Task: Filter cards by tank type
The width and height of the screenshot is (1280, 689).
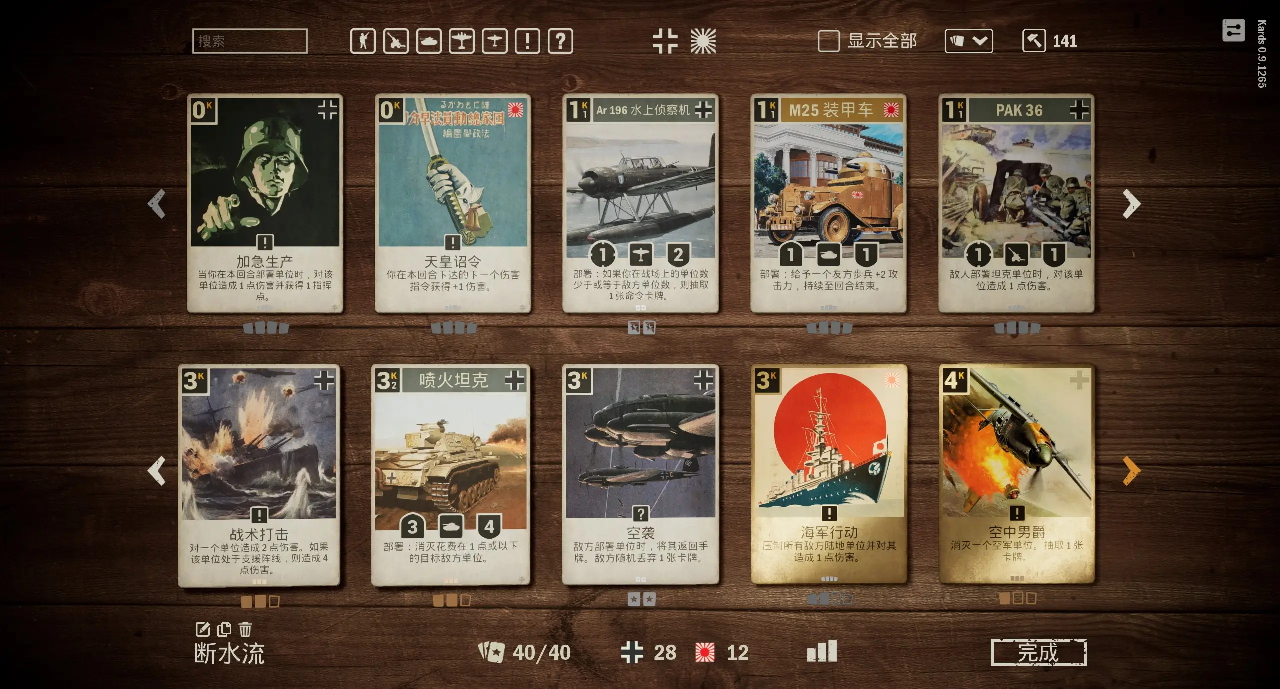Action: [x=429, y=41]
